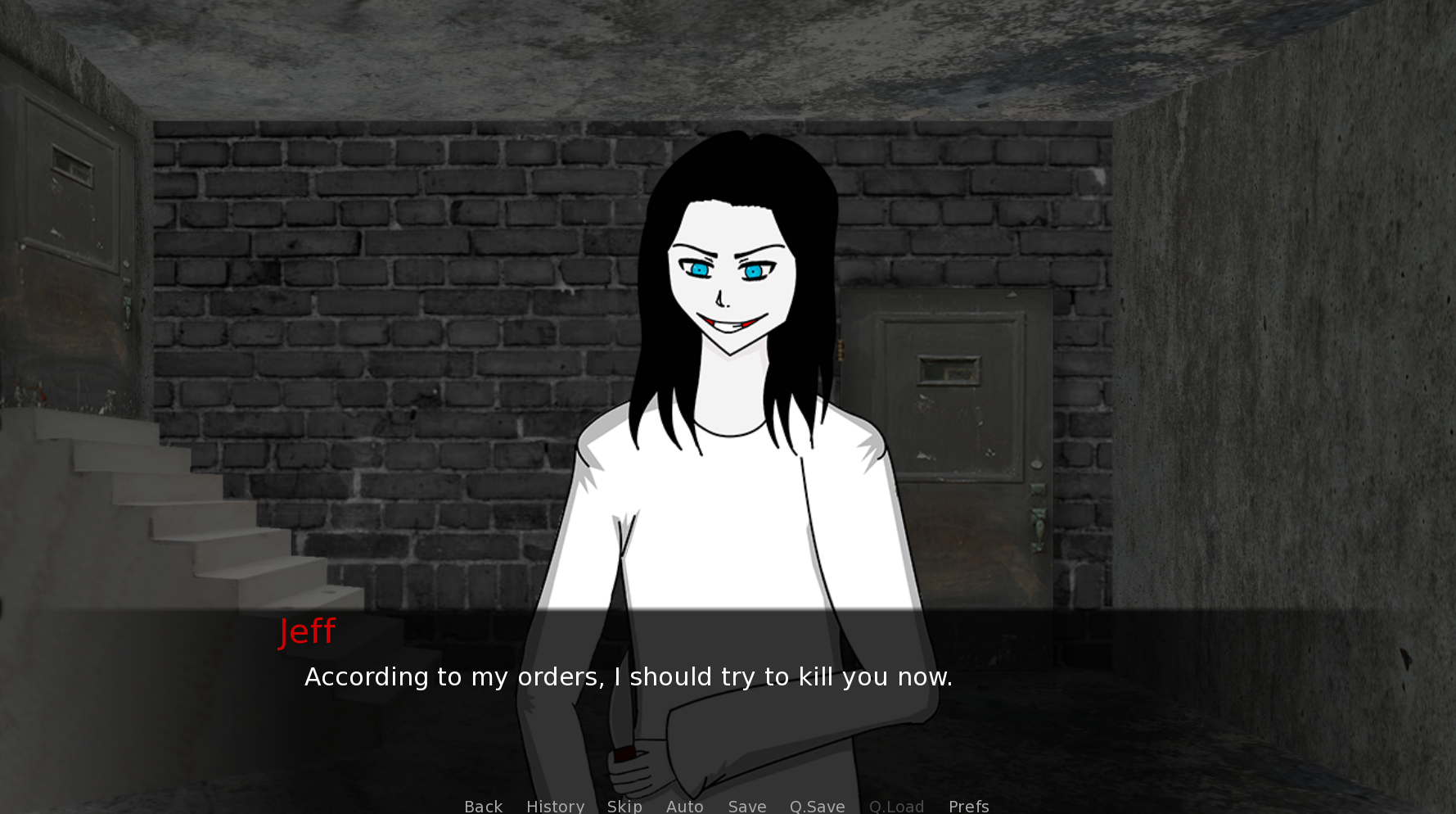Open the Save screen
1456x814 pixels.
[x=746, y=806]
